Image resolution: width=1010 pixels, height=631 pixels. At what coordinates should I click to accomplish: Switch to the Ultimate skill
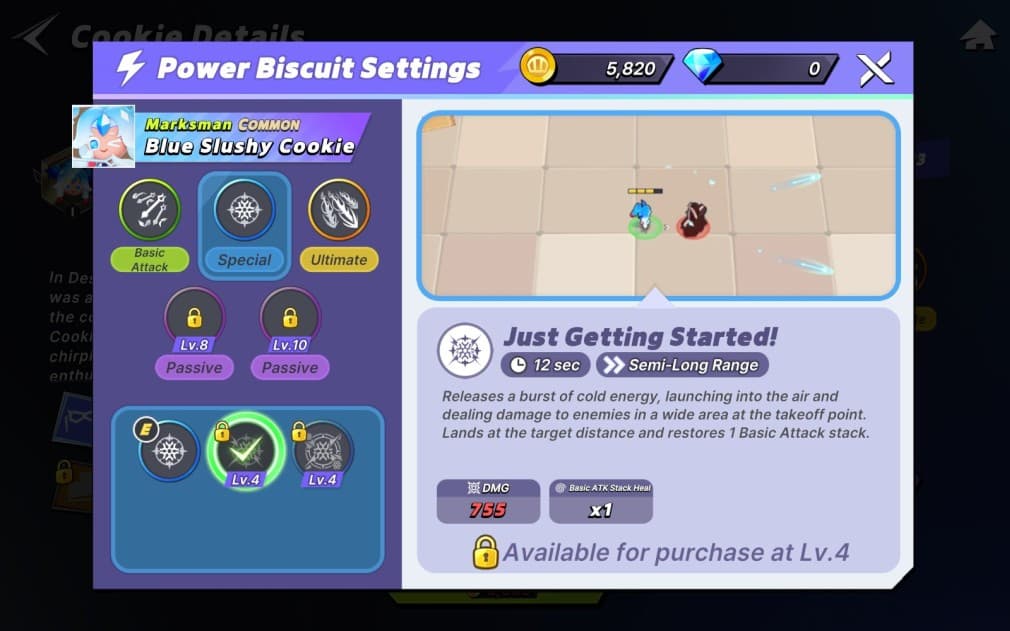click(339, 211)
